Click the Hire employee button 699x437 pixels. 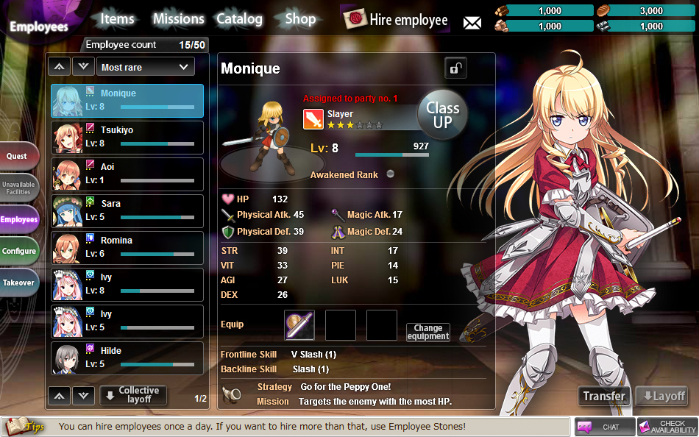(x=395, y=19)
